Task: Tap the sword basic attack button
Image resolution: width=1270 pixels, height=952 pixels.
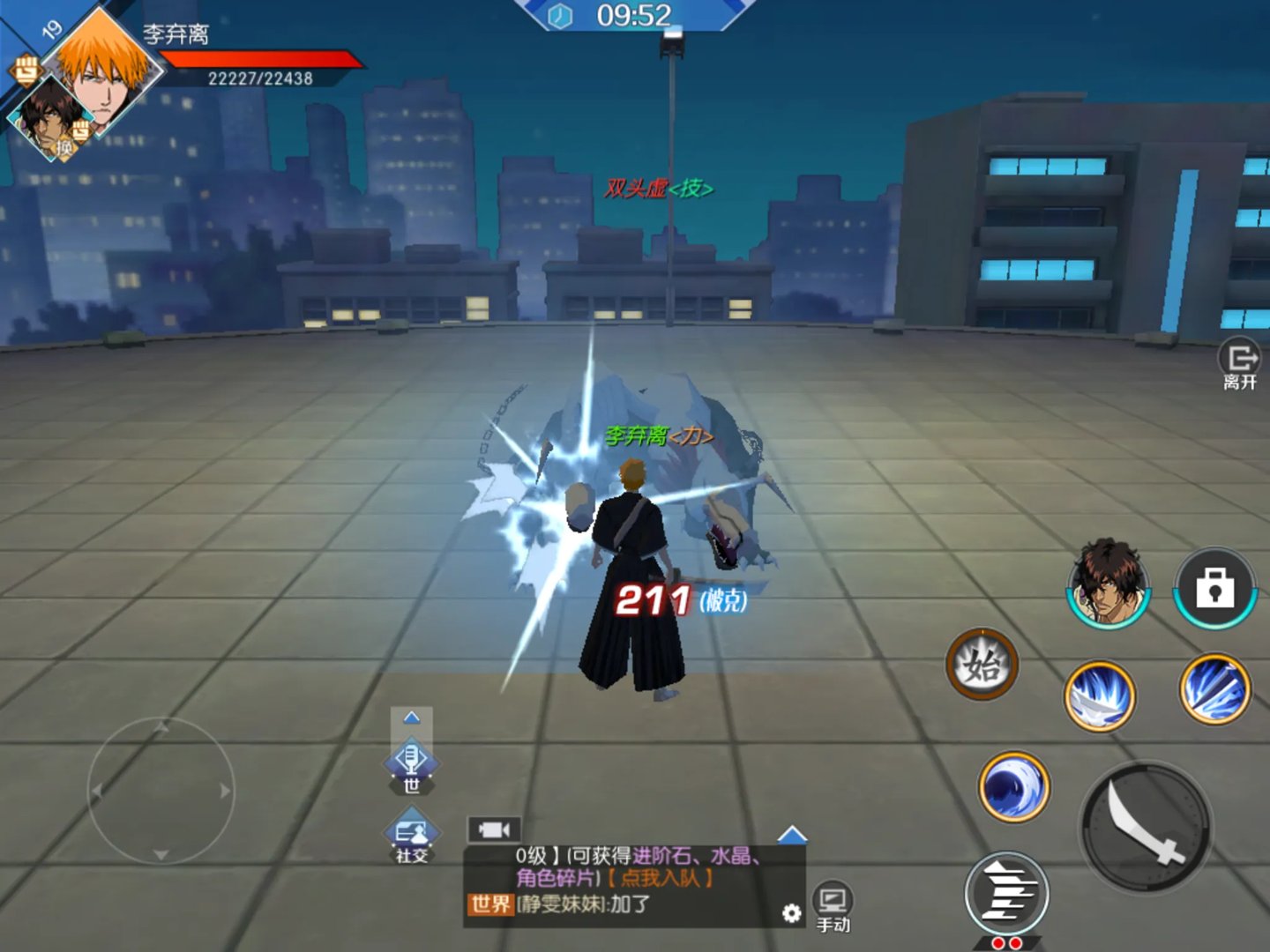Action: tap(1146, 827)
